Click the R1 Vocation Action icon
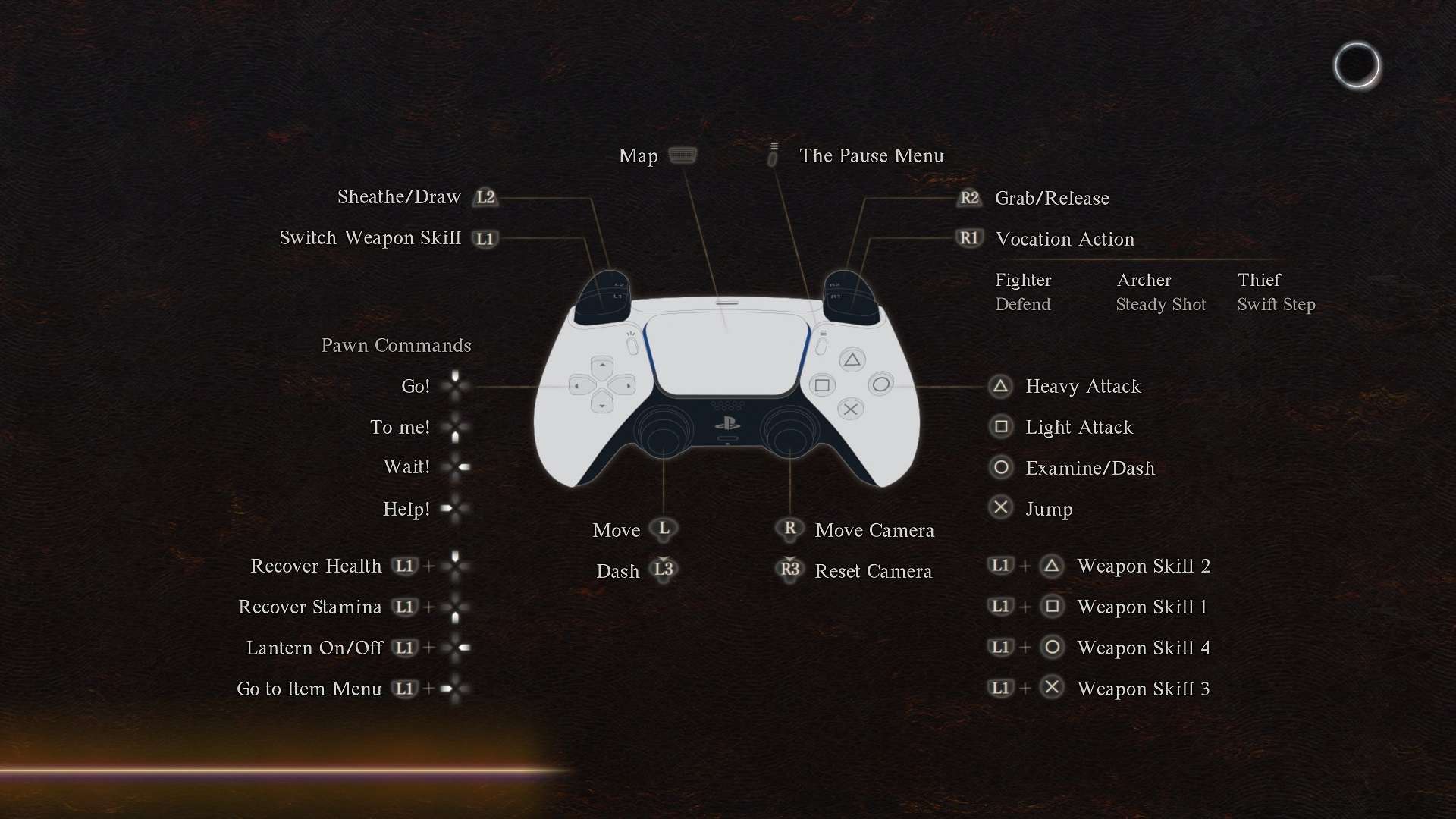This screenshot has height=819, width=1456. tap(969, 238)
